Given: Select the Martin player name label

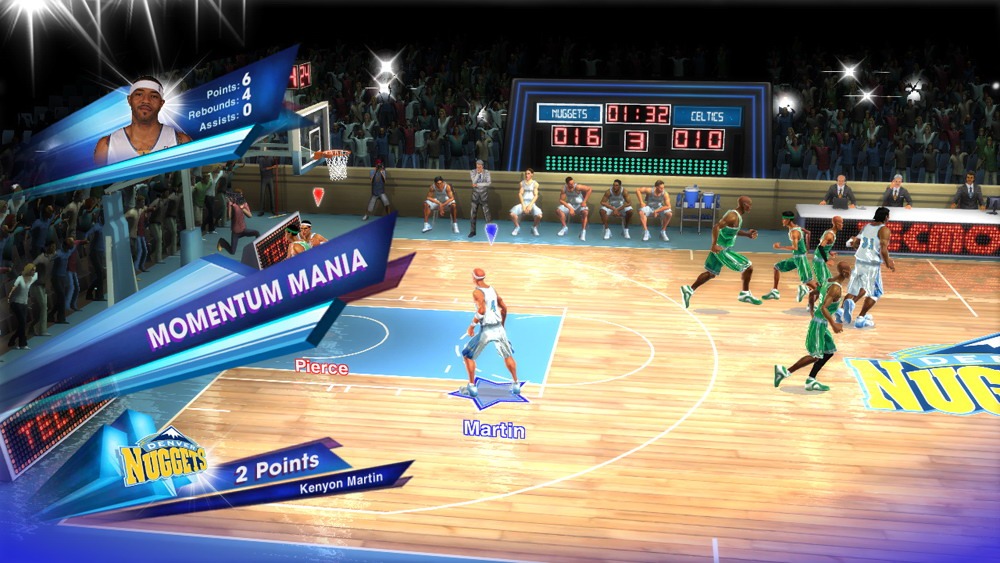Looking at the screenshot, I should coord(494,429).
